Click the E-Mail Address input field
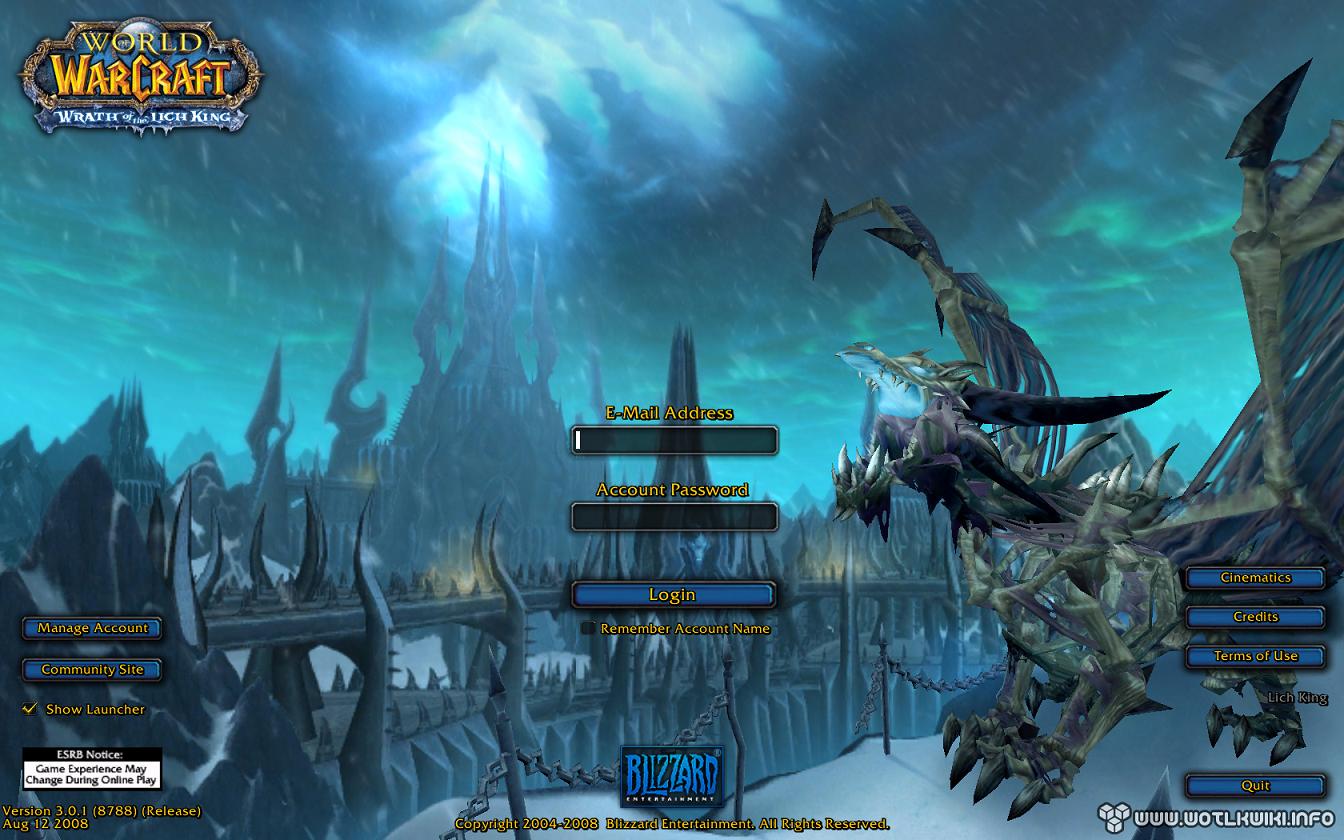Viewport: 1344px width, 840px height. 674,440
